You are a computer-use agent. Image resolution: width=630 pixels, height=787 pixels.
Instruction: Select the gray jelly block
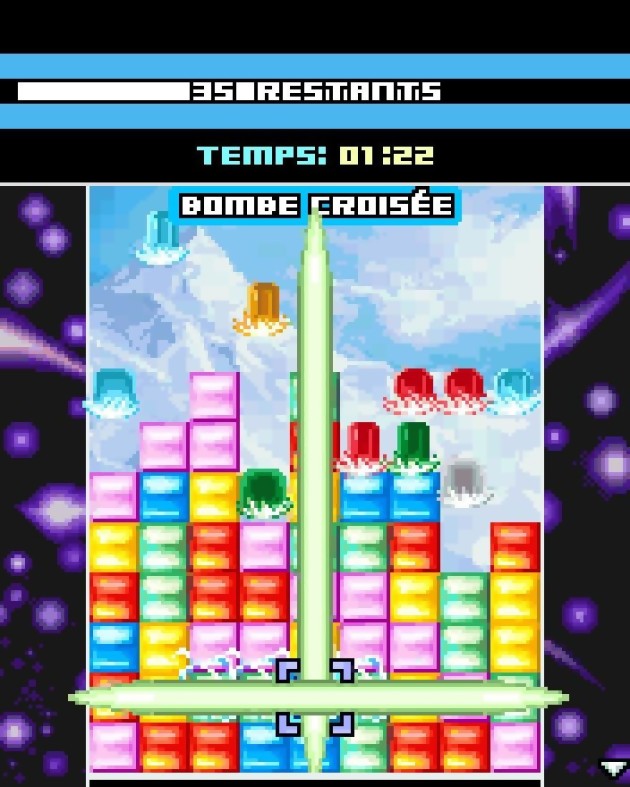[x=464, y=484]
